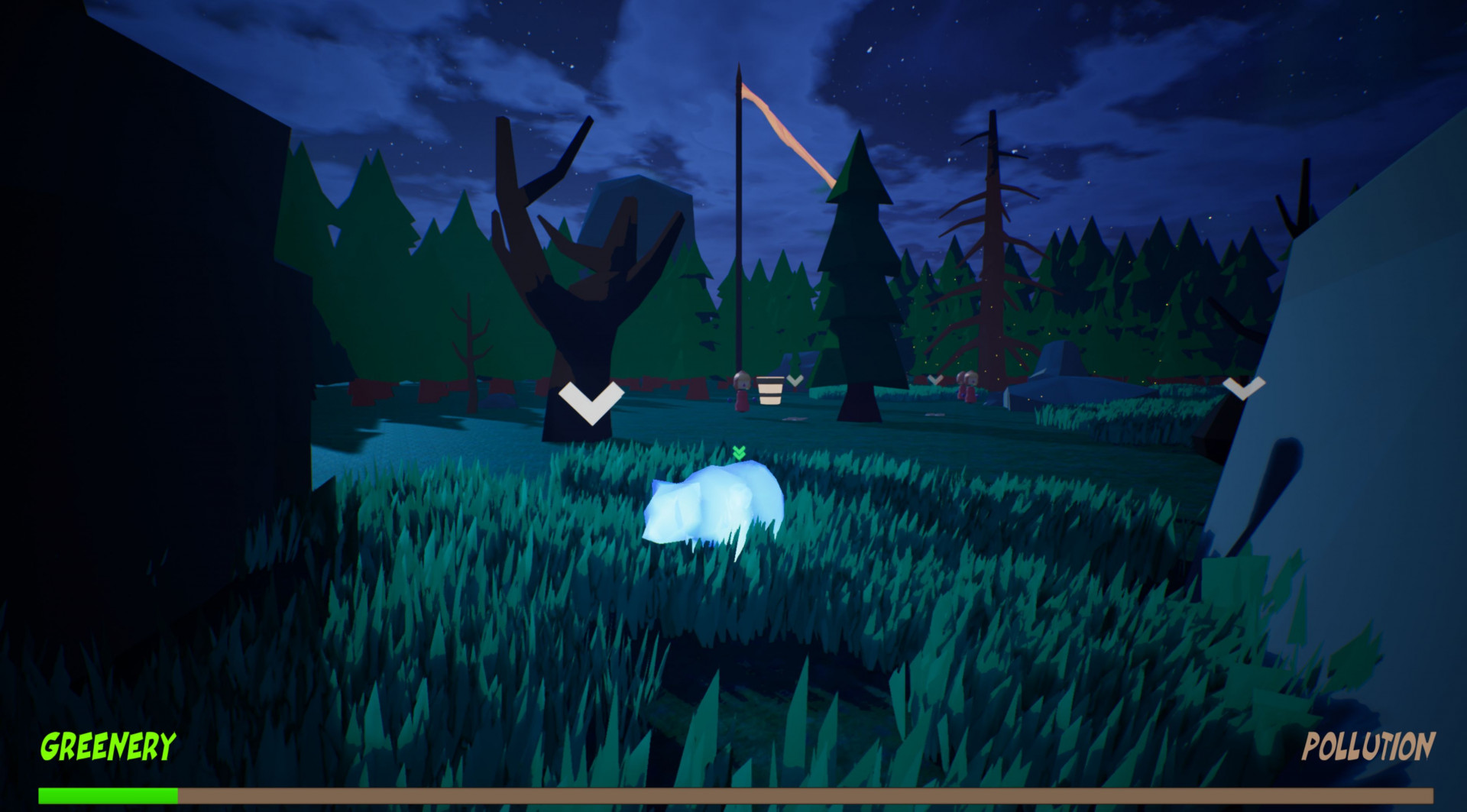Click the striped paper cup litter
Screen dimensions: 1467x812
pos(769,393)
